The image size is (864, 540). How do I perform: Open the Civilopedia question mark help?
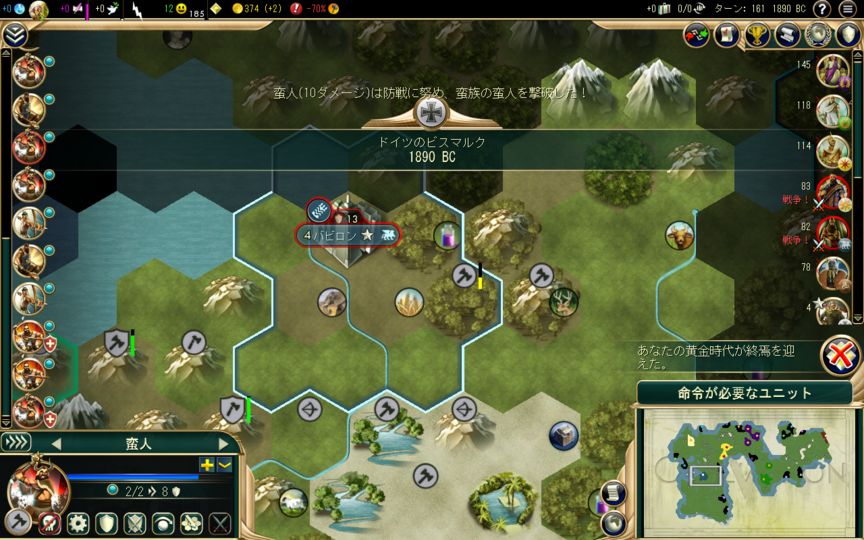click(x=821, y=9)
